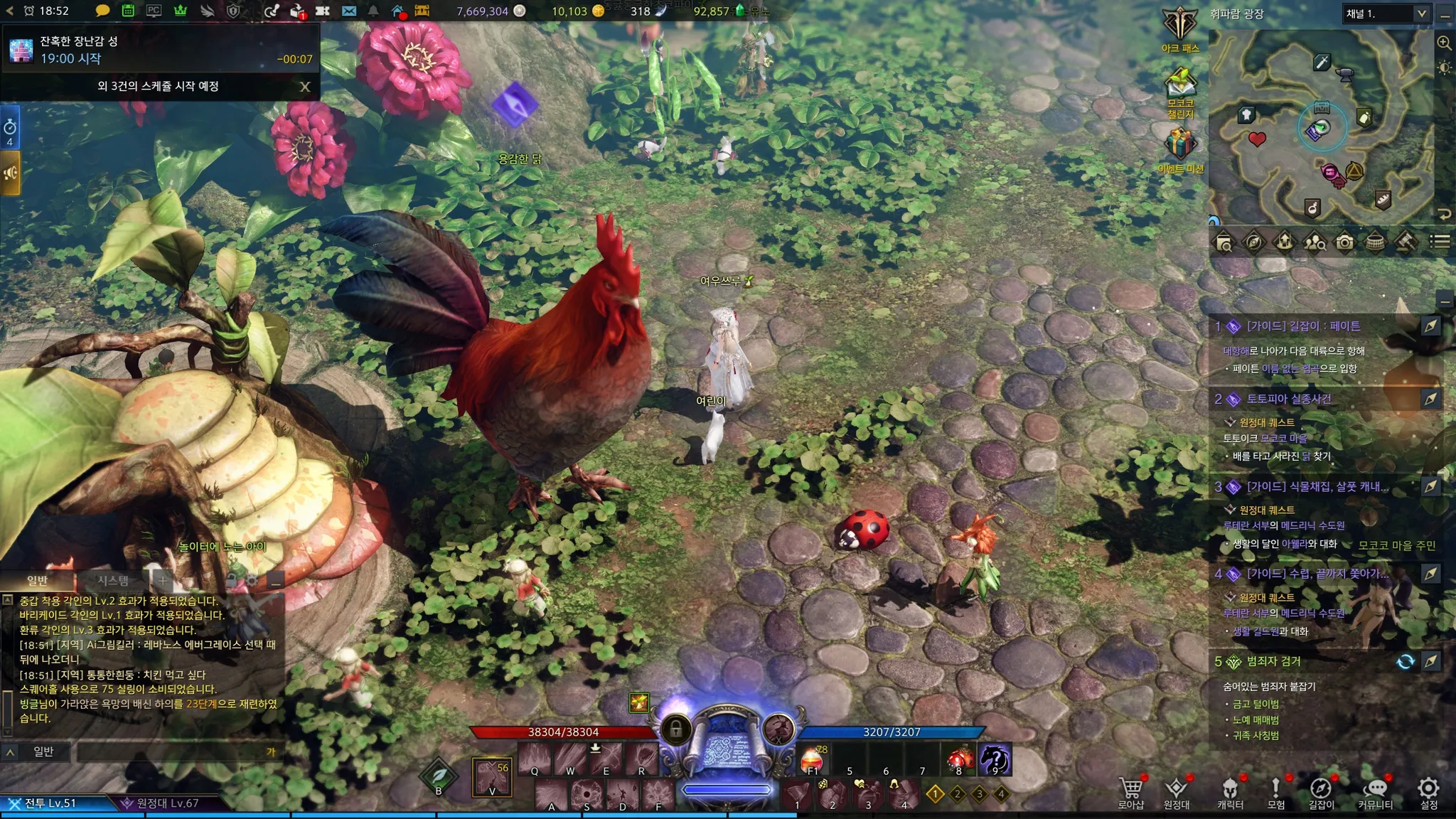Open the 캐릭터 character menu
Image resolution: width=1456 pixels, height=819 pixels.
1230,792
